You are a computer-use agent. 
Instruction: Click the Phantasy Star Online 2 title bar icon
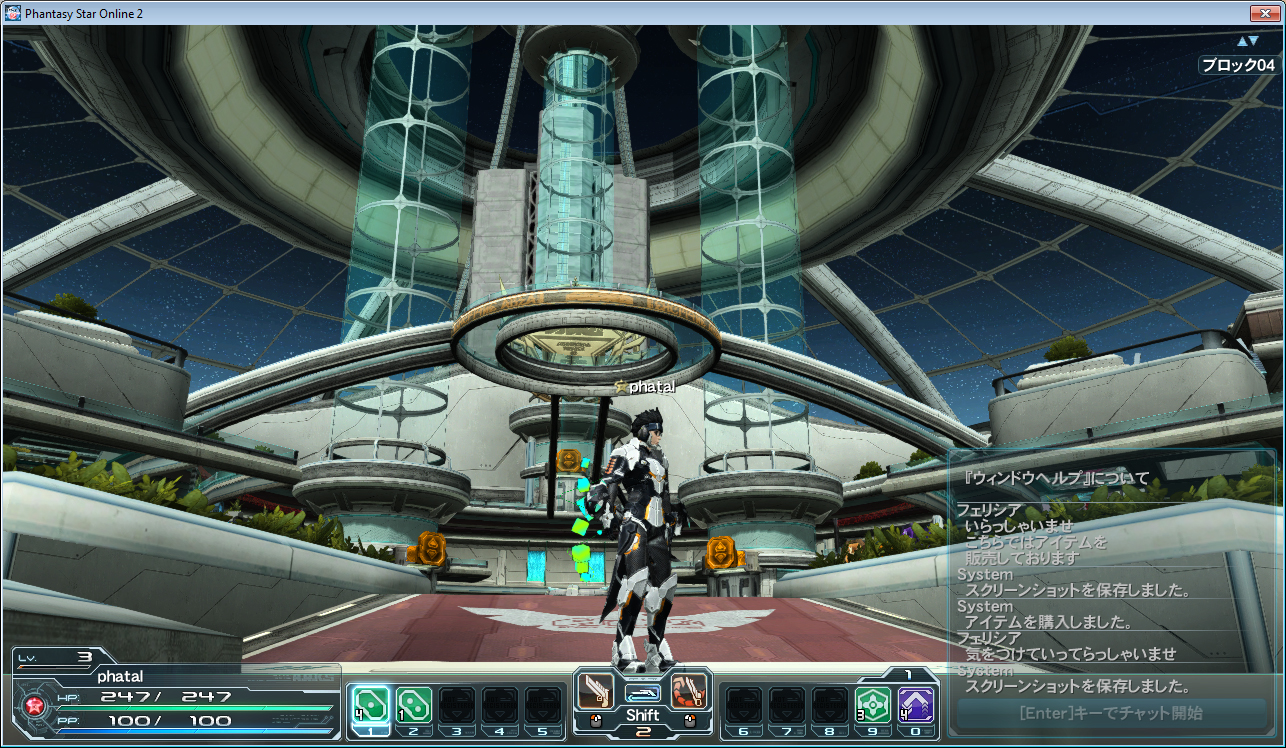click(12, 13)
